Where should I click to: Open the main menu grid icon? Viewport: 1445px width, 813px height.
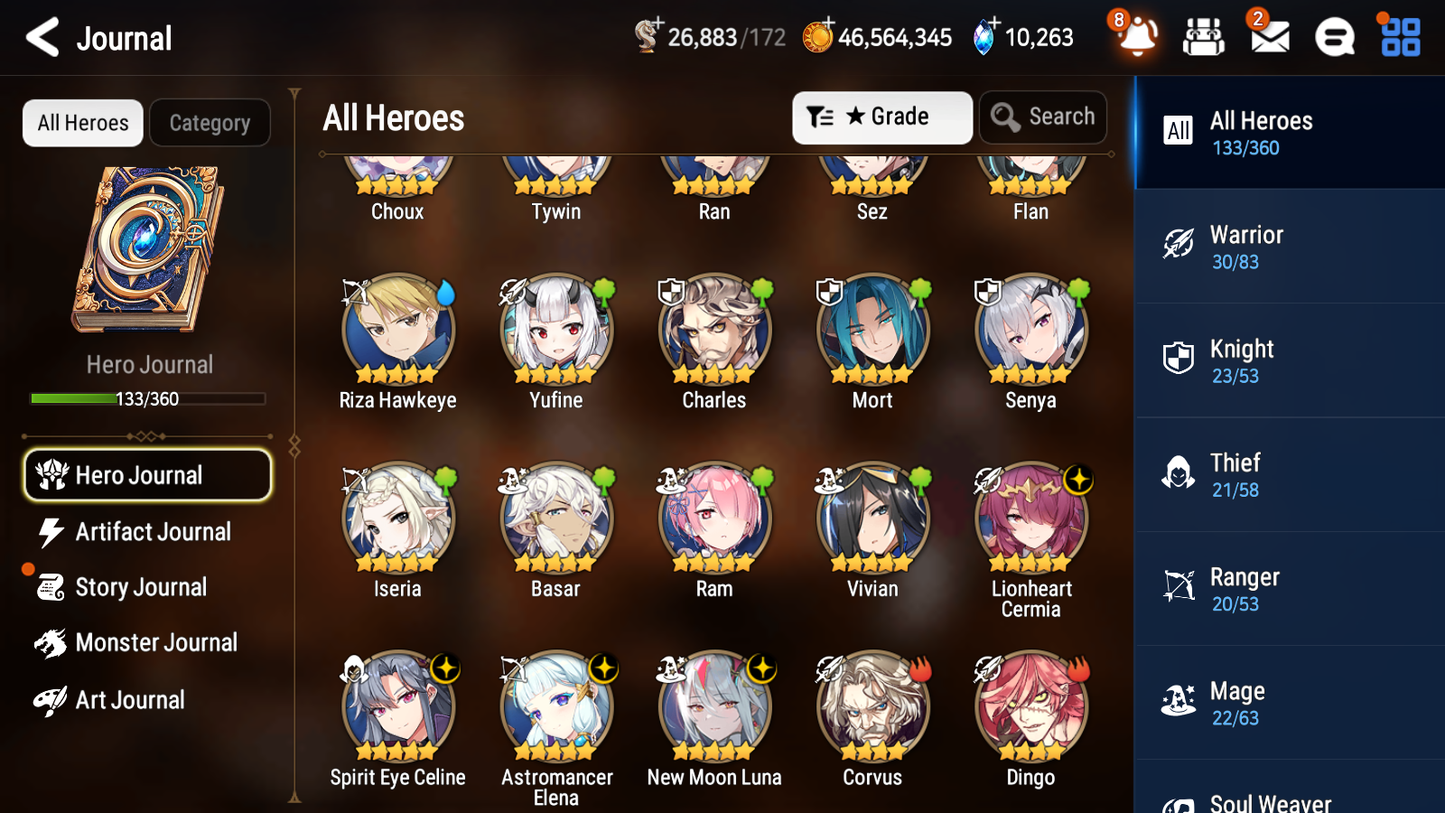1399,38
